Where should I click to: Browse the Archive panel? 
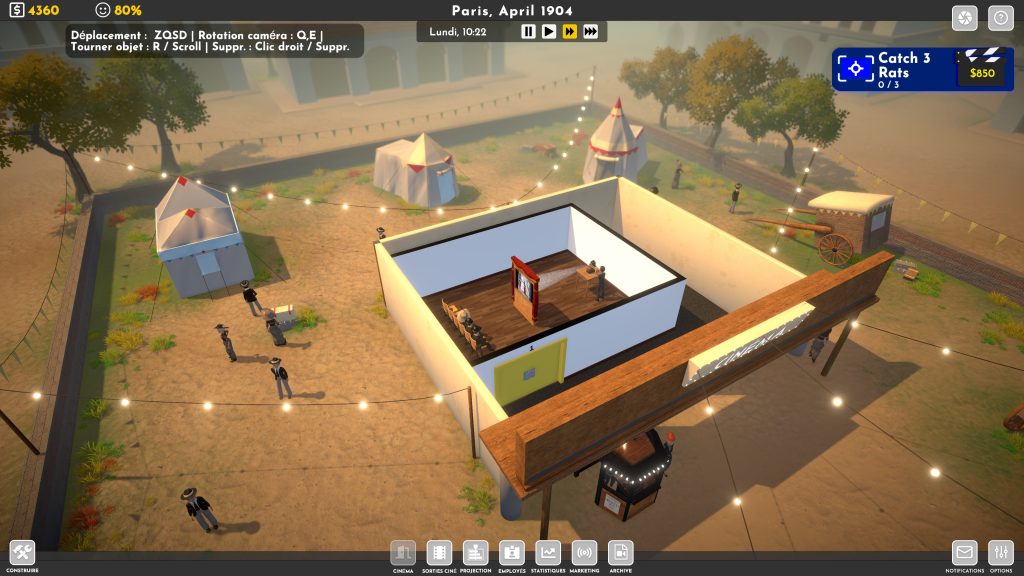point(620,552)
